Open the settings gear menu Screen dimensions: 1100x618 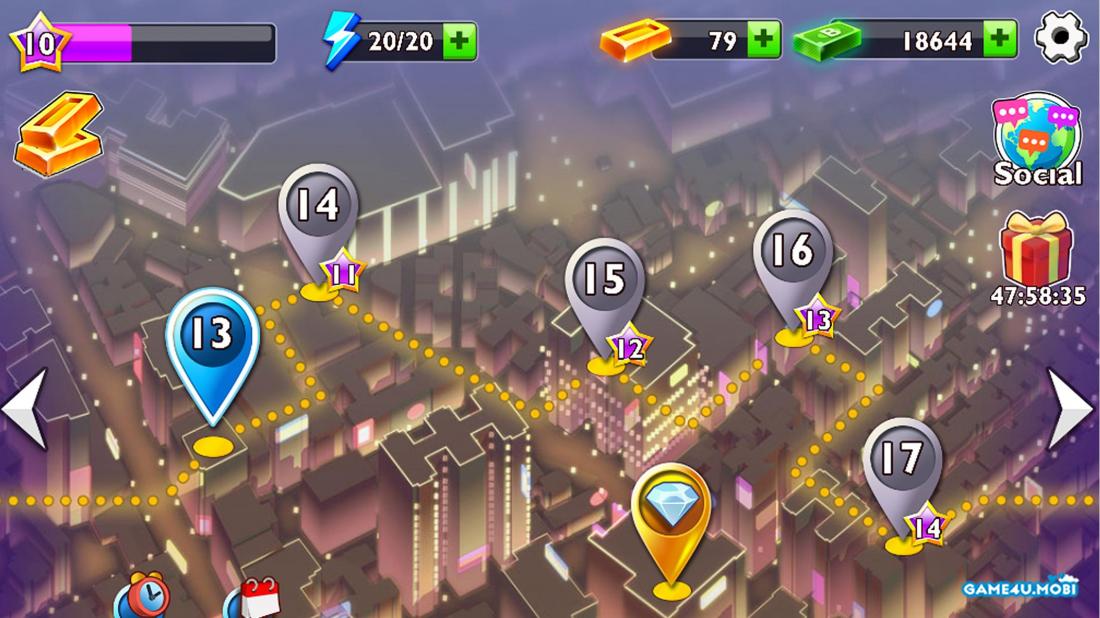pyautogui.click(x=1061, y=39)
